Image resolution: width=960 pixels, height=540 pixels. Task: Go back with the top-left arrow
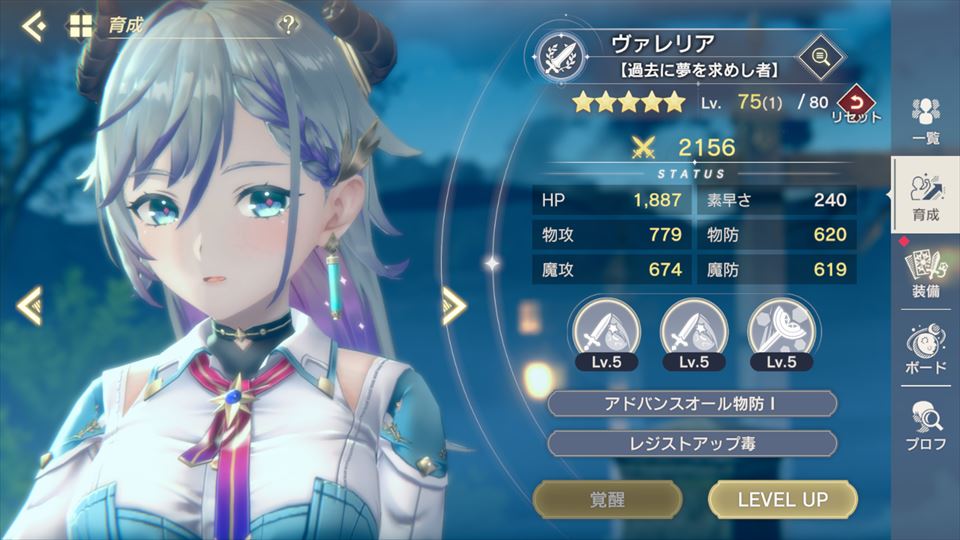point(33,26)
